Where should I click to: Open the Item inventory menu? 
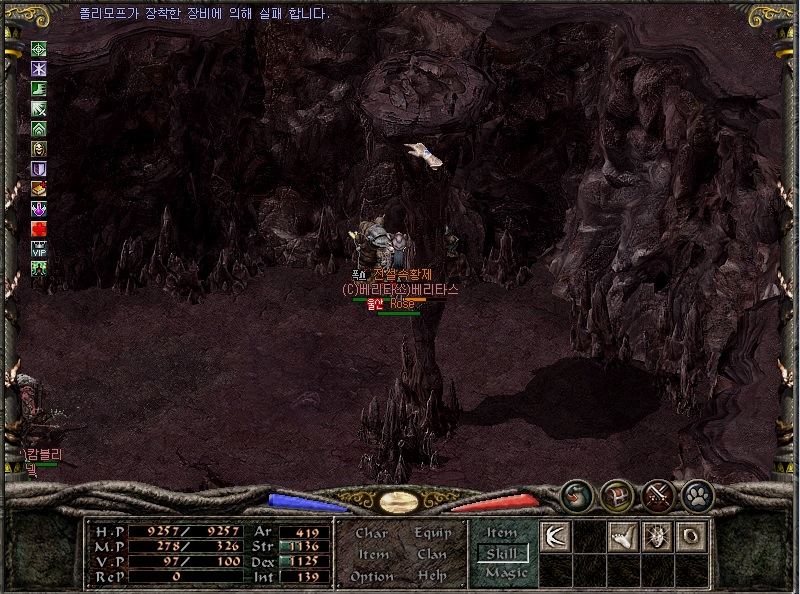tap(372, 554)
